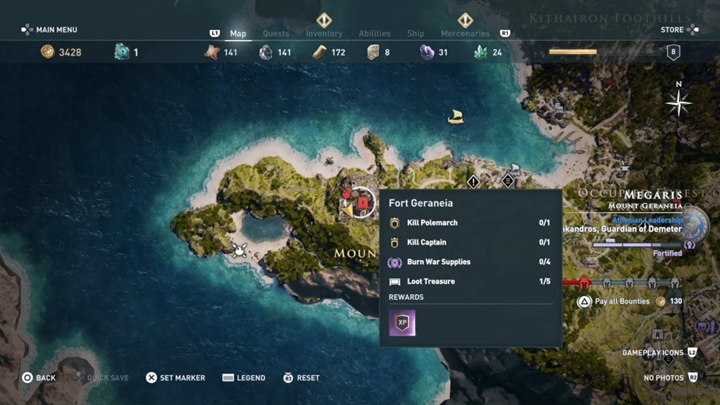The height and width of the screenshot is (405, 720).
Task: Set Marker on the map
Action: (175, 378)
